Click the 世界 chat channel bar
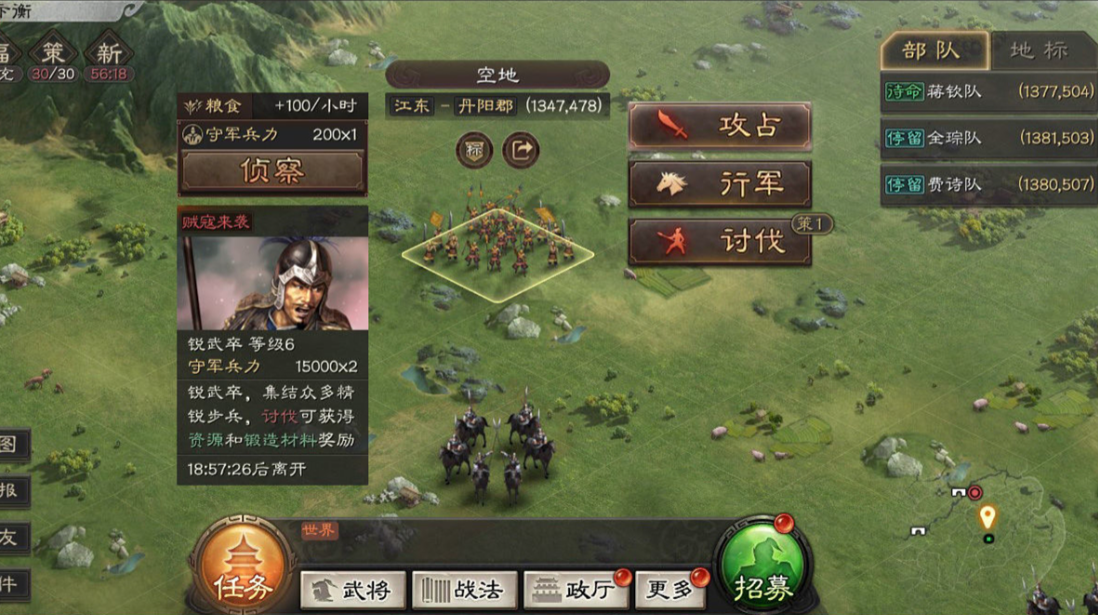This screenshot has height=615, width=1098. coord(500,532)
